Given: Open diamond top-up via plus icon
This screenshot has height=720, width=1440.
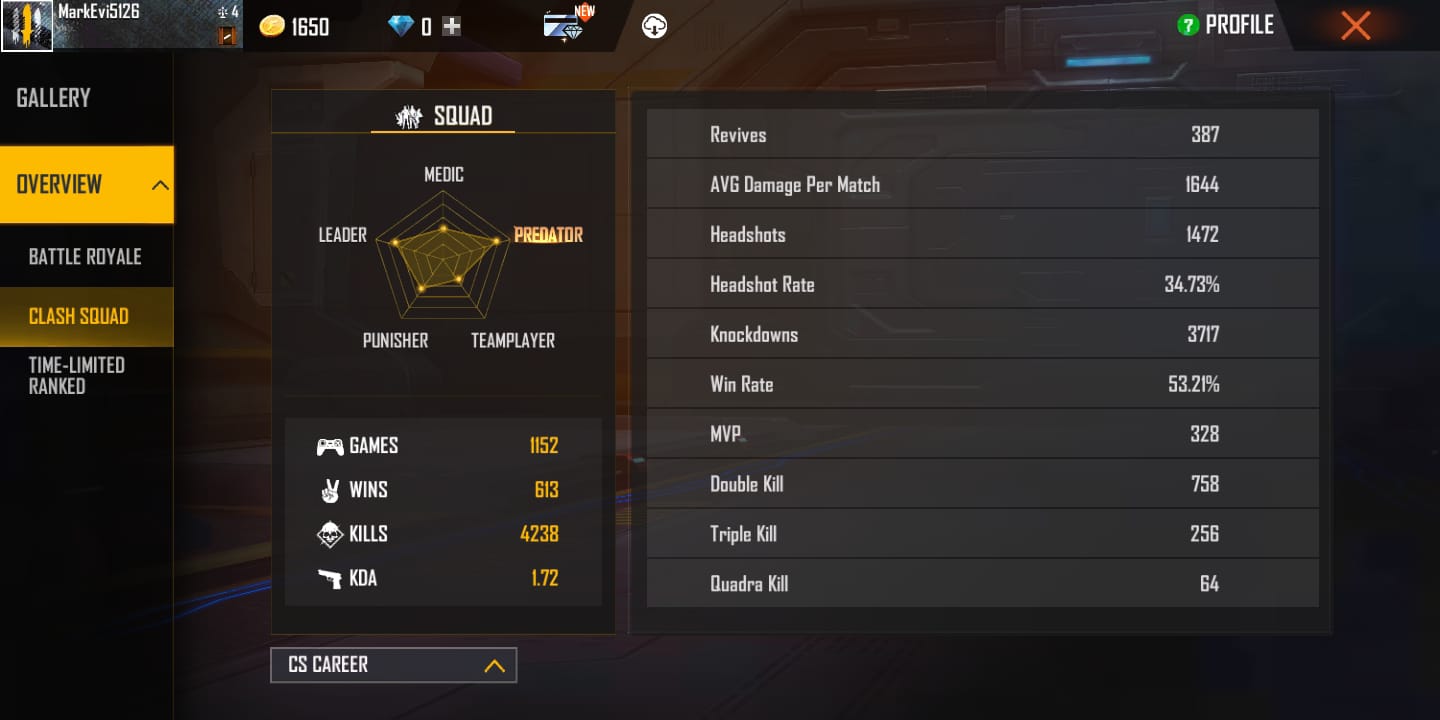Looking at the screenshot, I should [451, 26].
